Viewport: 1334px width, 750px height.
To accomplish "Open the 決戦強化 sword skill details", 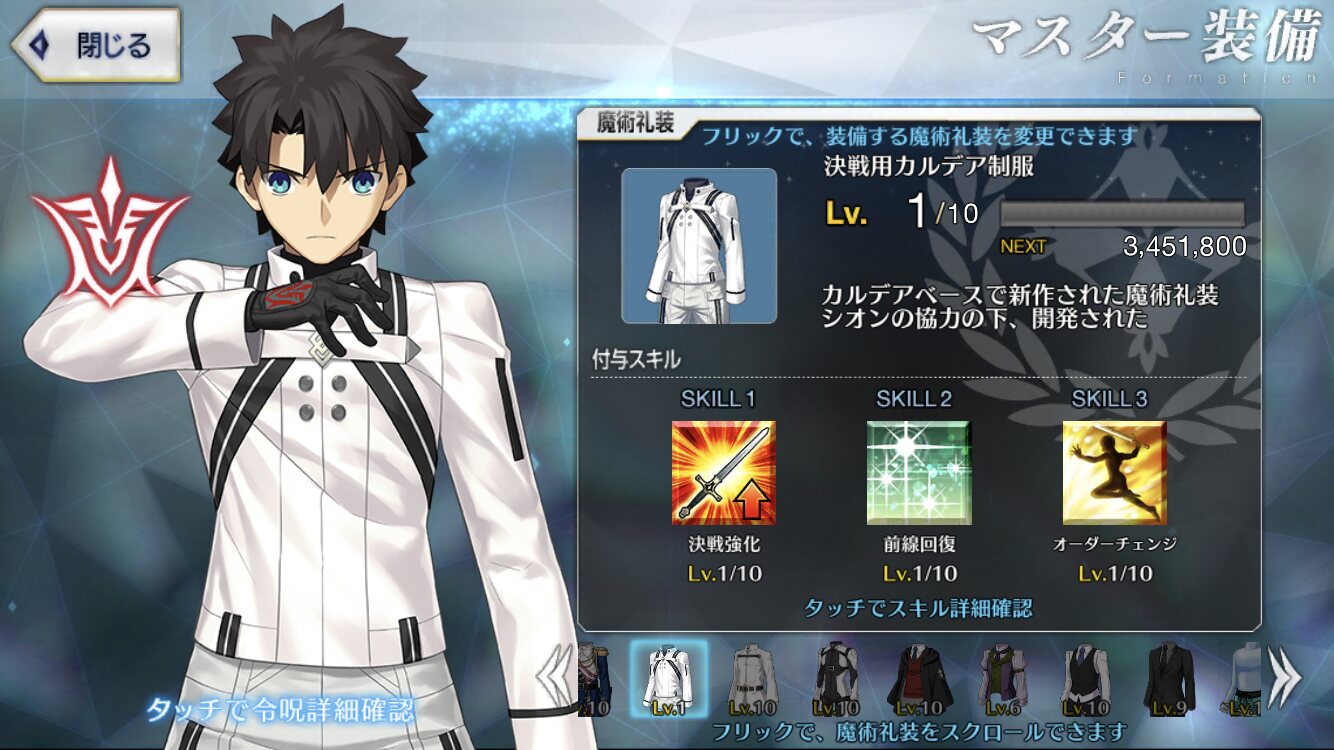I will click(723, 472).
